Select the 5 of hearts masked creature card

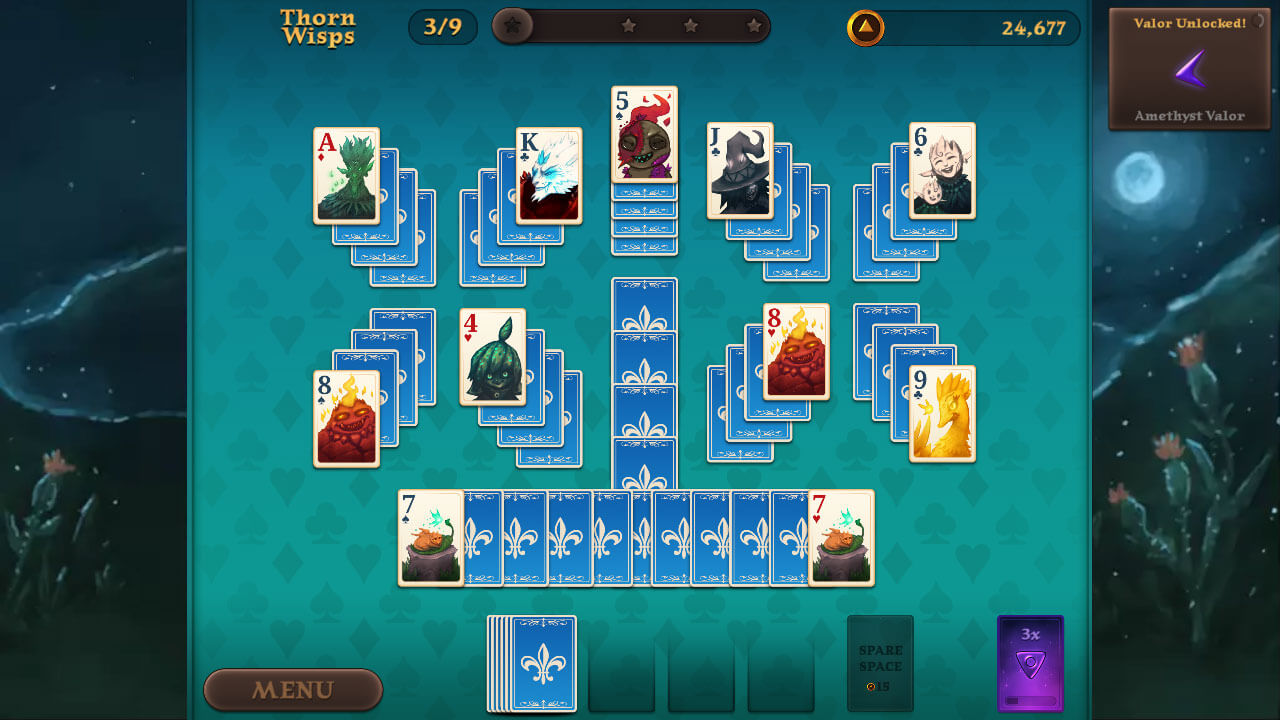tap(643, 133)
